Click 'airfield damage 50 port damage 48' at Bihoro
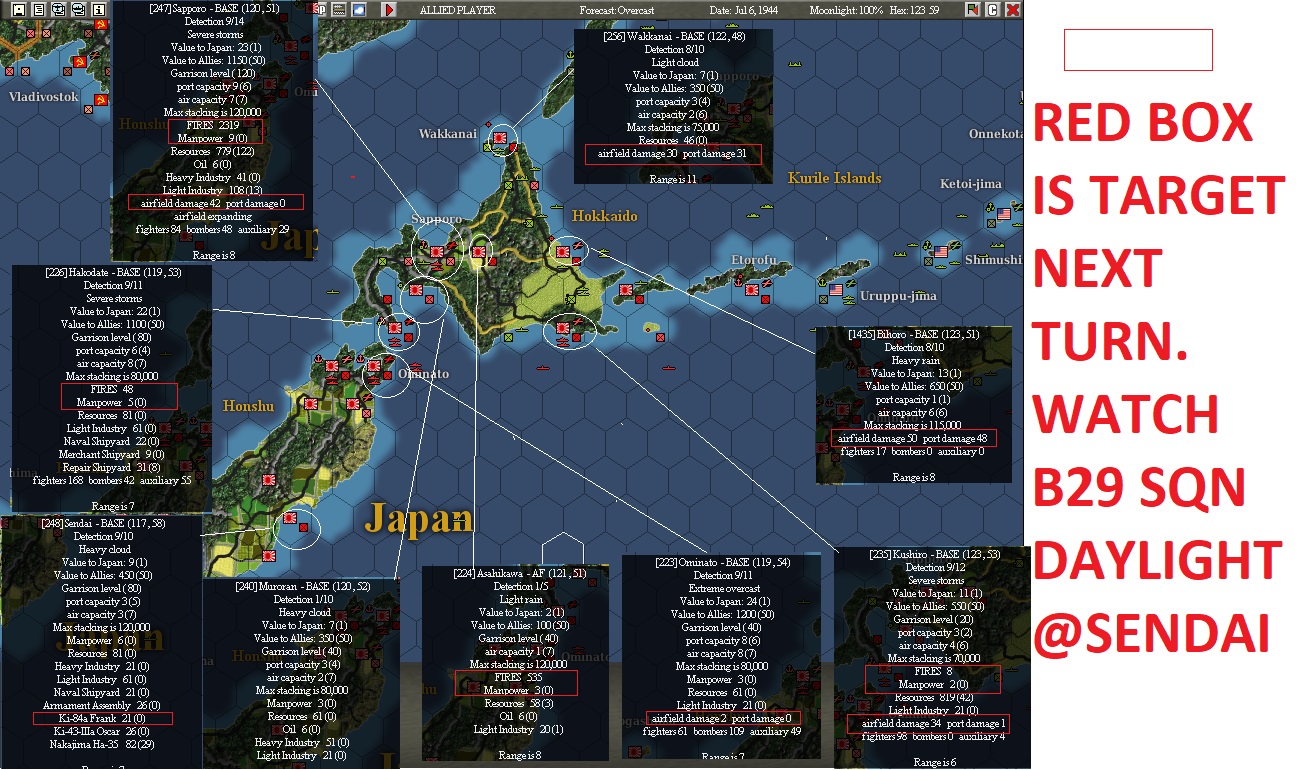This screenshot has height=770, width=1310. (x=914, y=438)
